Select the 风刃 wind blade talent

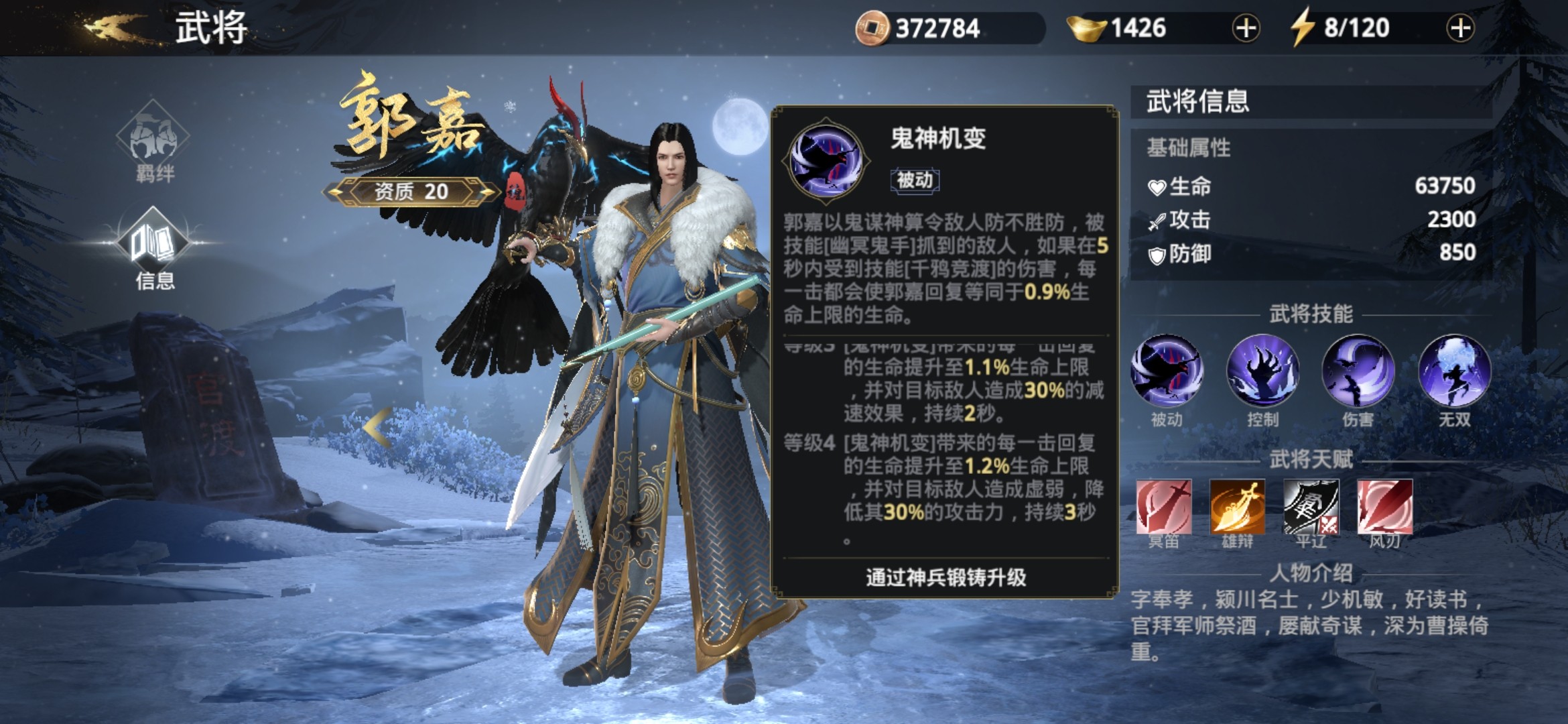click(x=1384, y=507)
